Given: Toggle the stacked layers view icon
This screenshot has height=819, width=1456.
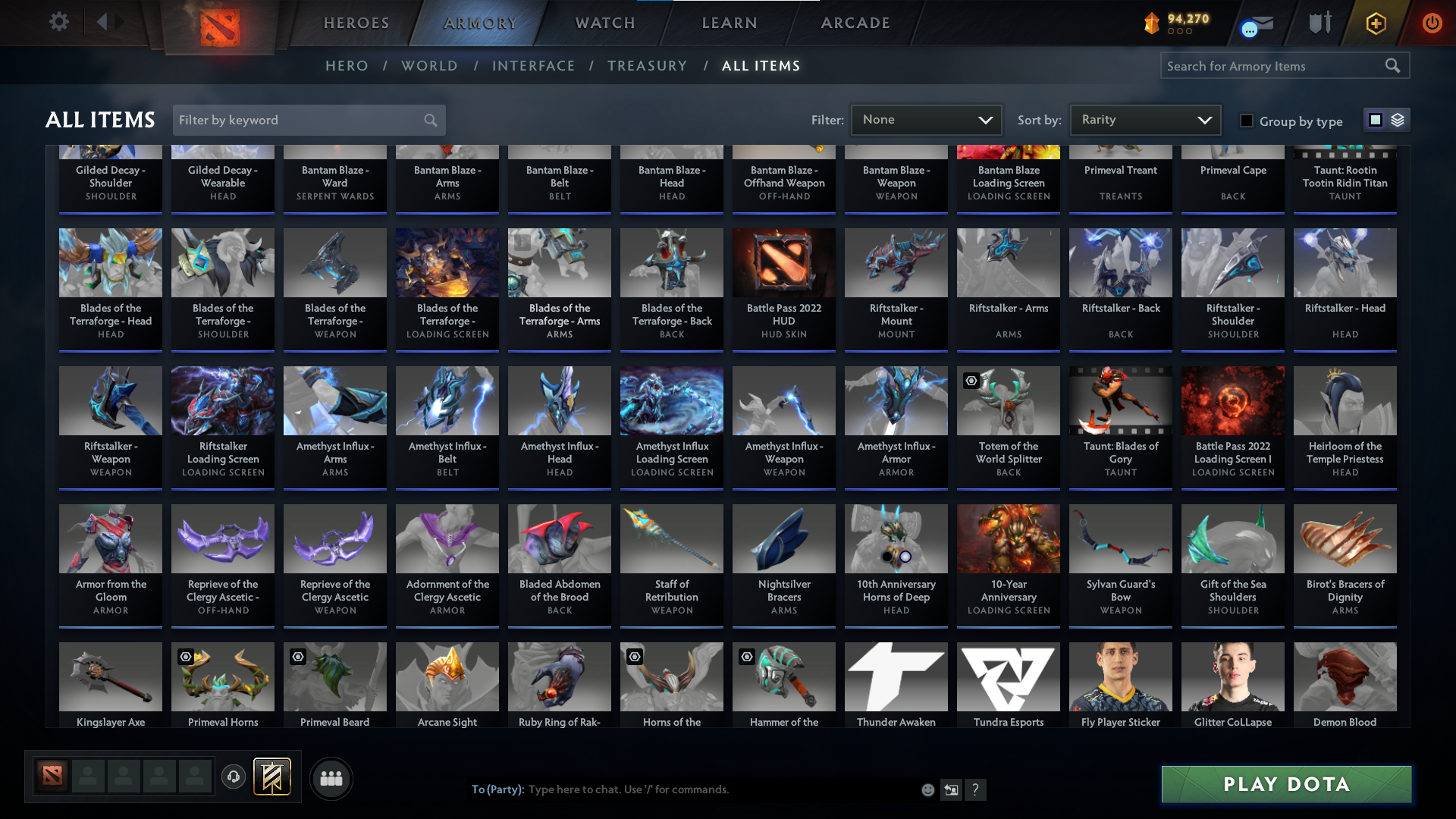Looking at the screenshot, I should point(1396,120).
